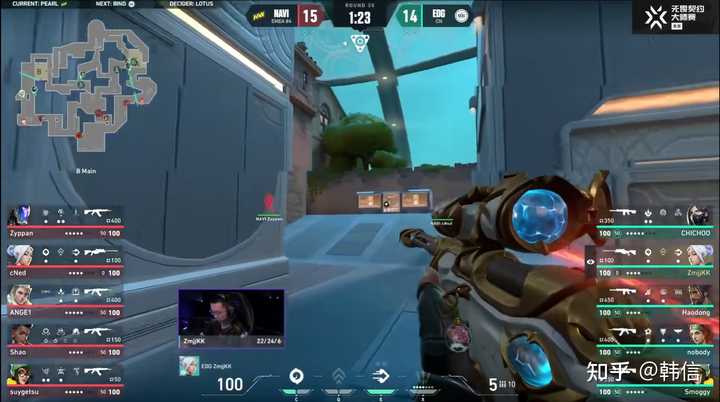
Task: Activate the Cloudburst swirl ability icon
Action: point(296,376)
